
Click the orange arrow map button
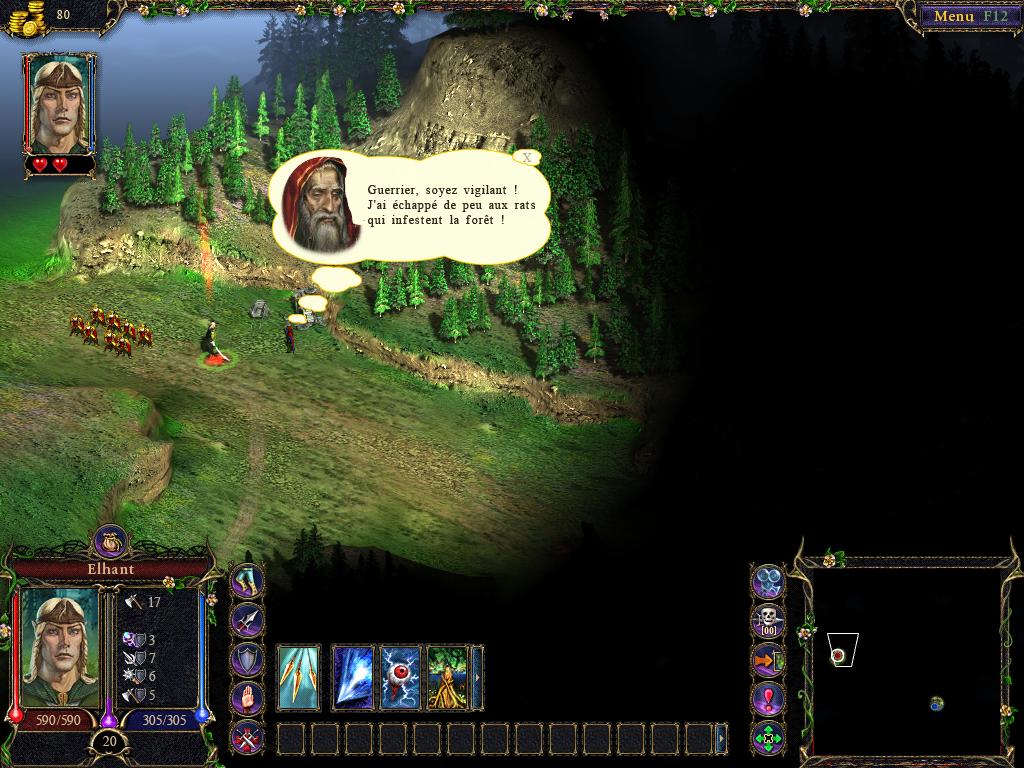(767, 660)
